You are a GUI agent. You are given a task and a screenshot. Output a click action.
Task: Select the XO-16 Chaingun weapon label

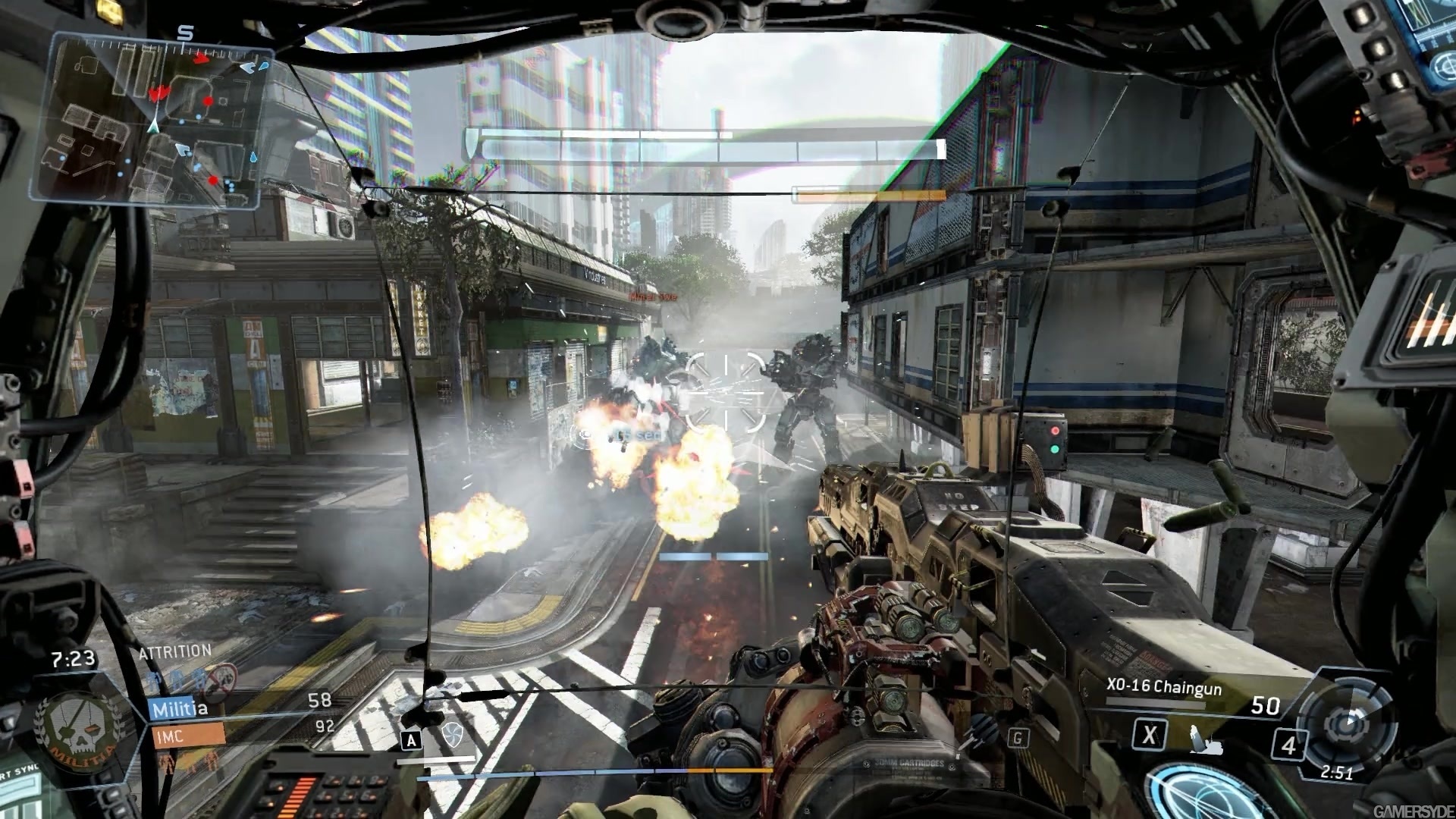[x=1163, y=687]
